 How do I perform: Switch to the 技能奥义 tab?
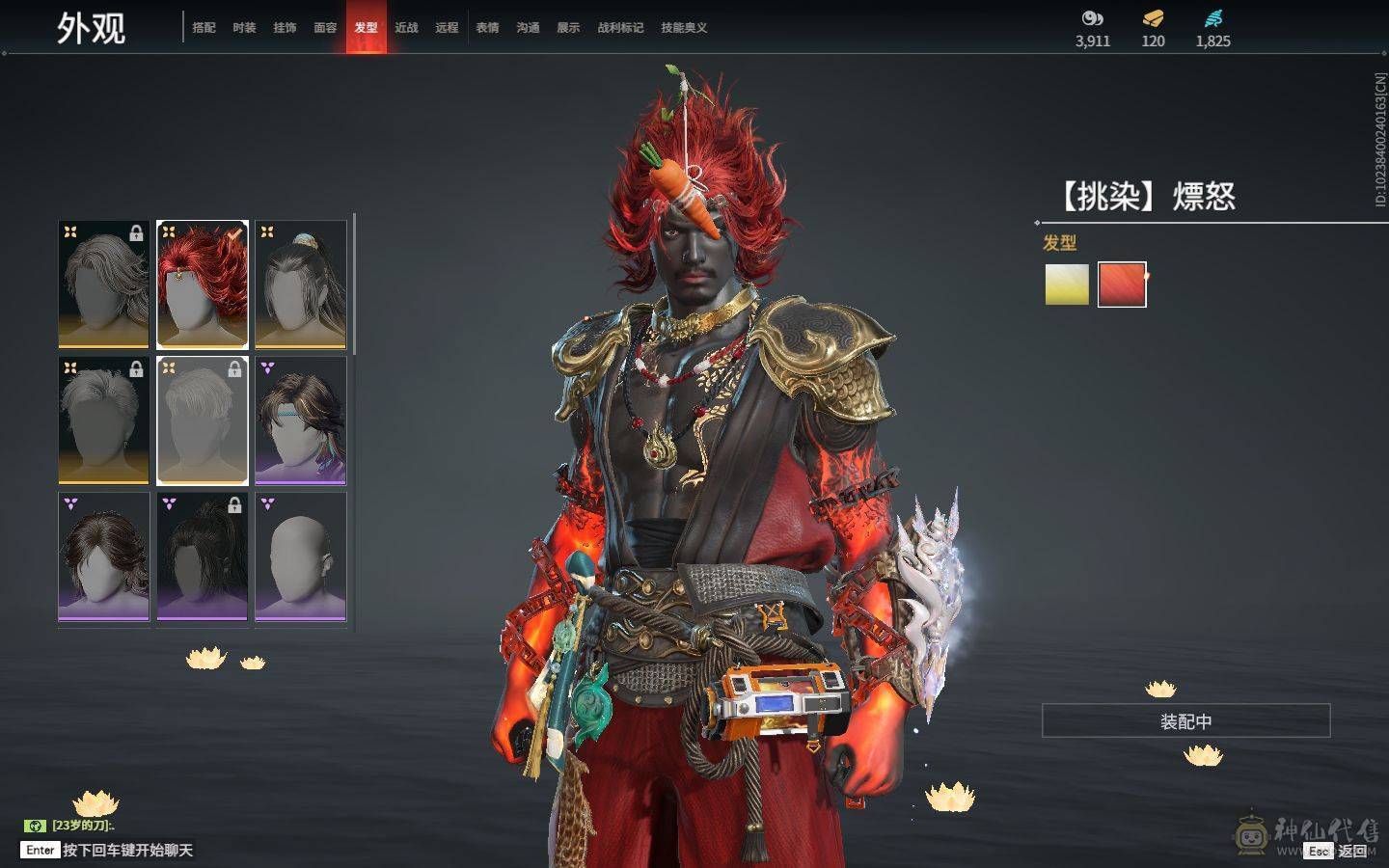tap(684, 28)
